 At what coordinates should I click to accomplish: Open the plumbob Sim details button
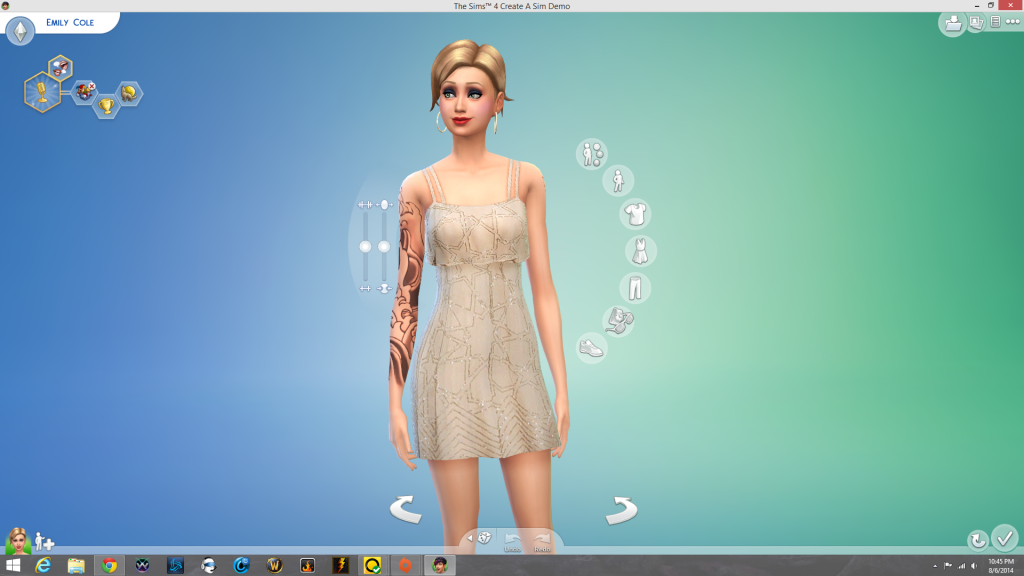20,31
